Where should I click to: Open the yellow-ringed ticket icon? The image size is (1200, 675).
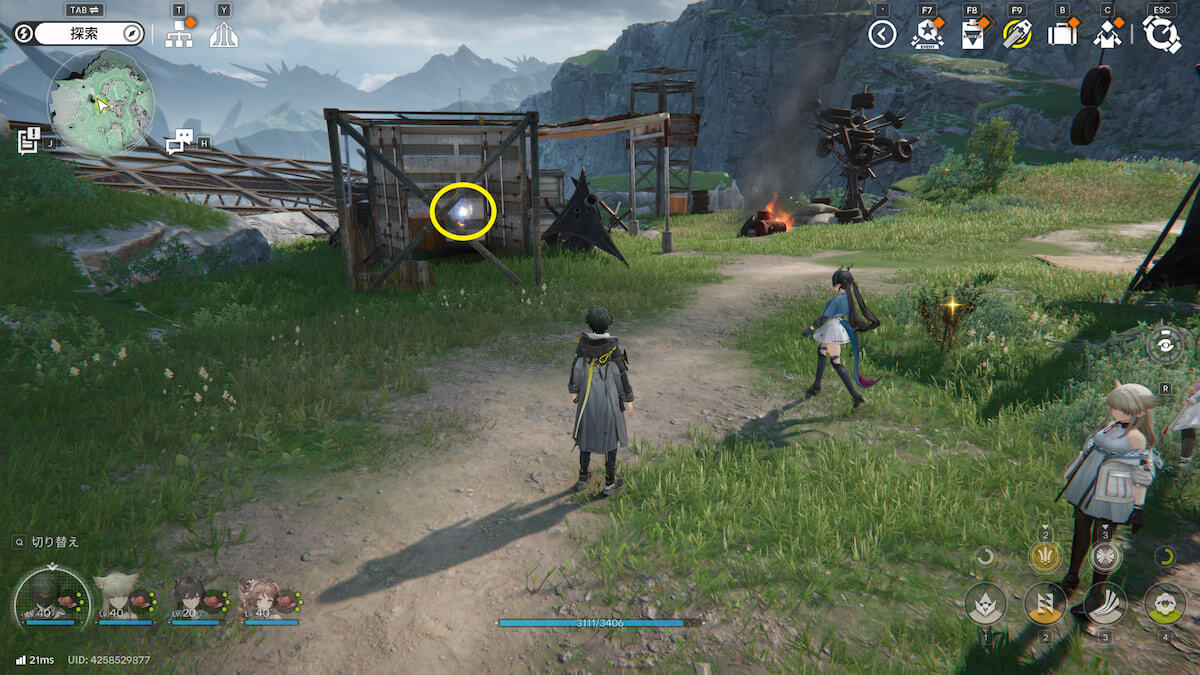[x=1017, y=35]
